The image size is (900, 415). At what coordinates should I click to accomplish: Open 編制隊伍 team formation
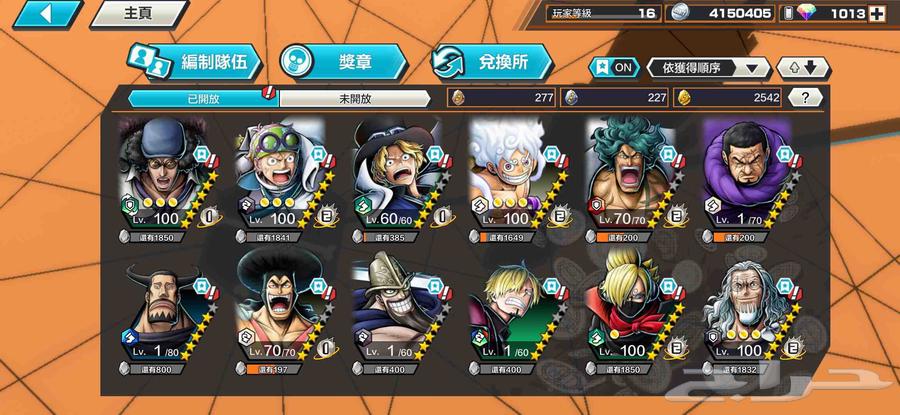pos(194,62)
